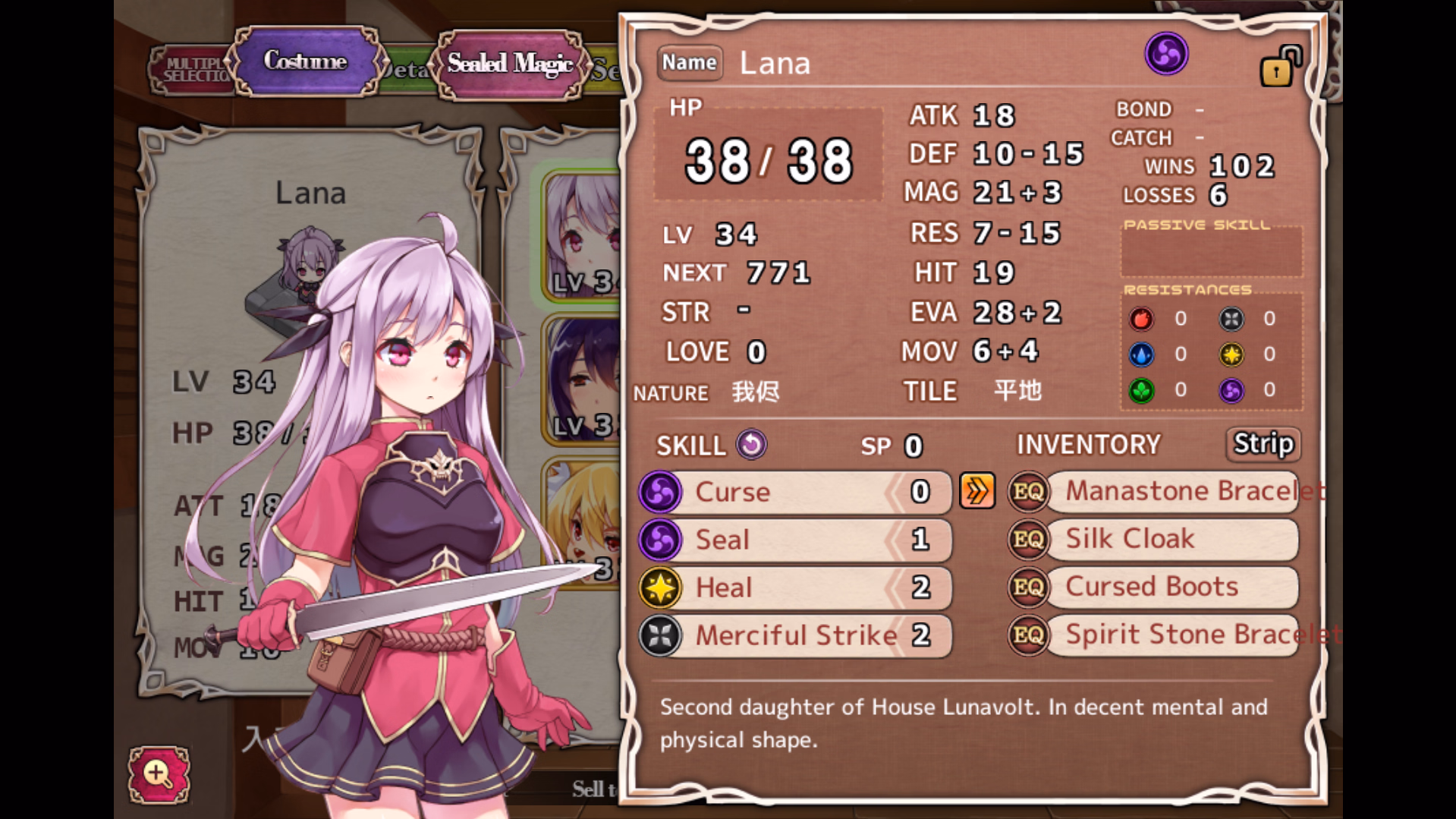The image size is (1456, 819).
Task: Strip all equipment with the Strip button
Action: [1263, 444]
